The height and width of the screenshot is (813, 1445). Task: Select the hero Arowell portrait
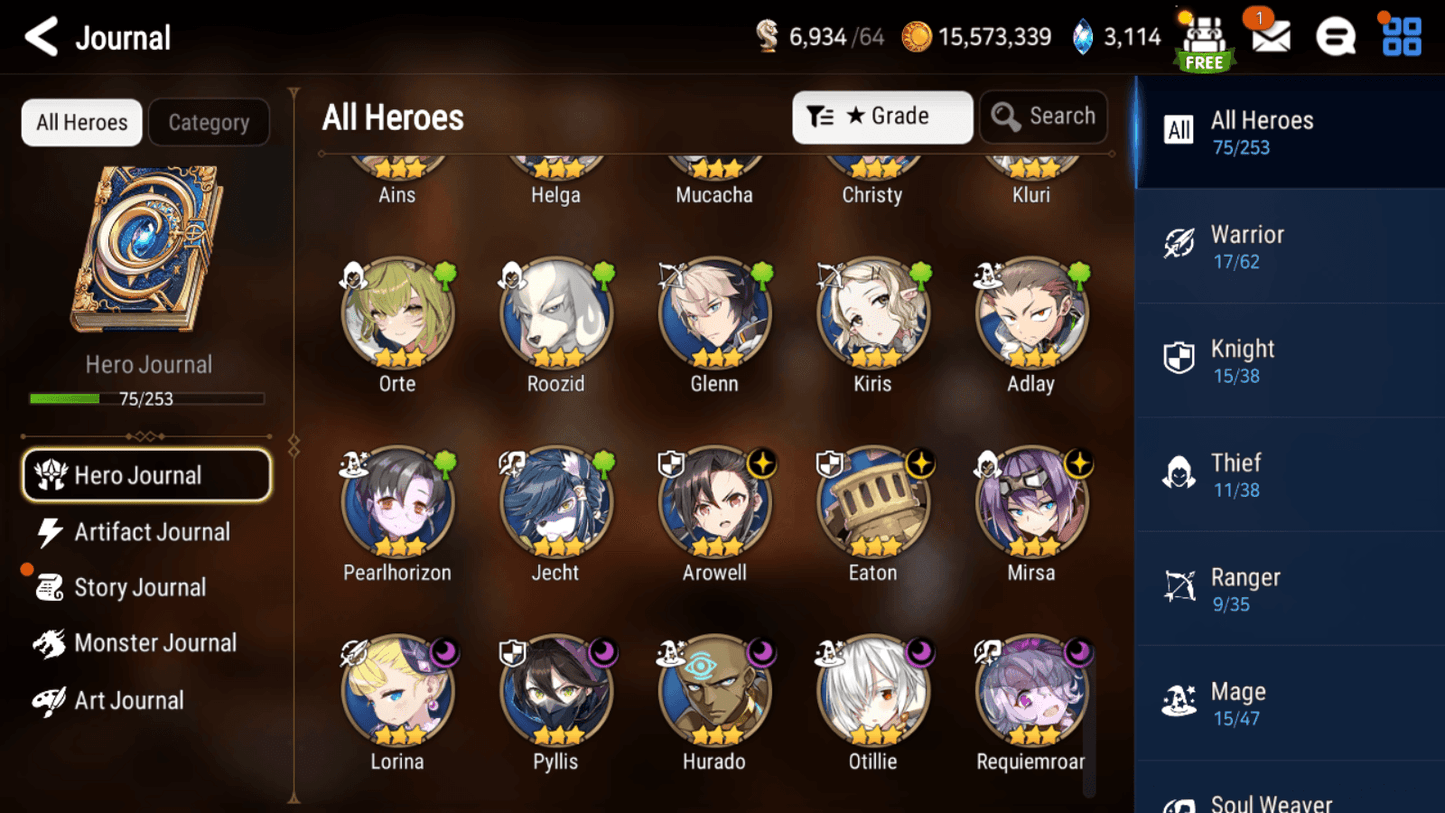714,503
